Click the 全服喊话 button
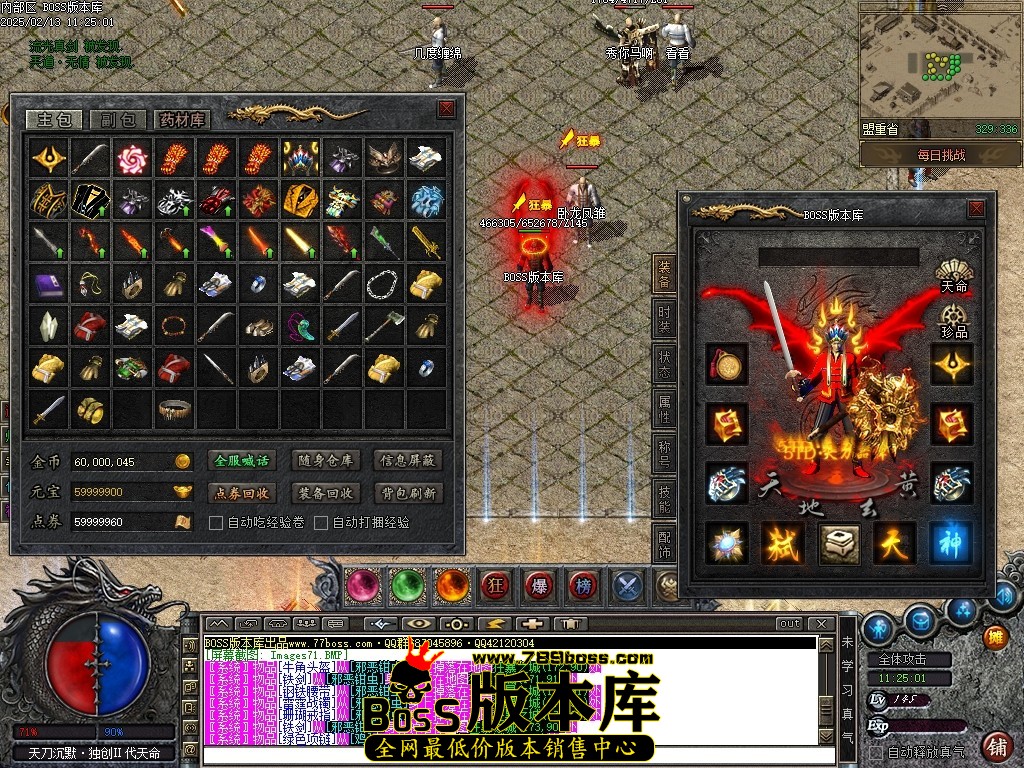Image resolution: width=1024 pixels, height=768 pixels. (243, 461)
